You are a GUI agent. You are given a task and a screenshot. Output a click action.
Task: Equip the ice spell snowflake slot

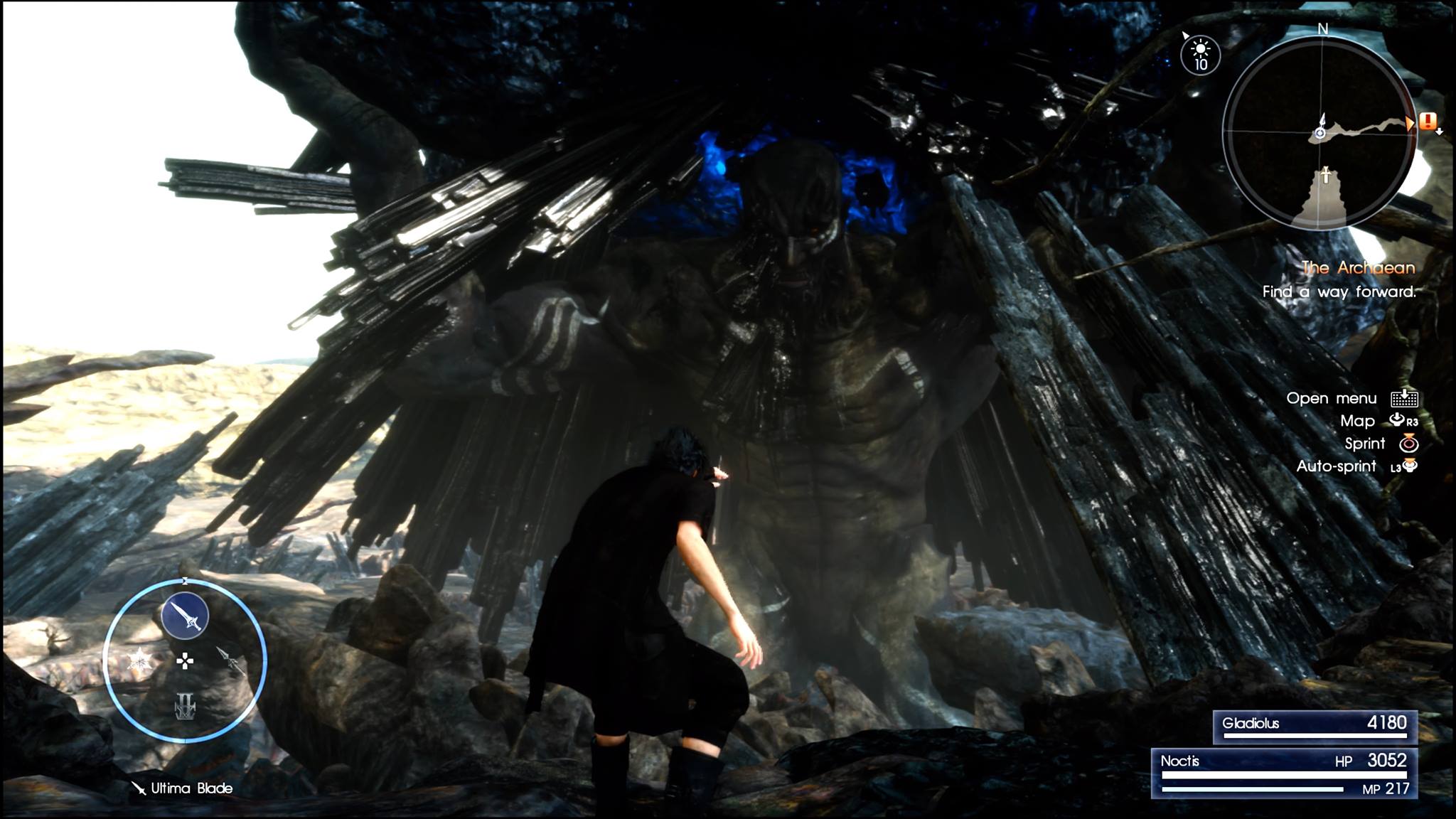coord(140,662)
